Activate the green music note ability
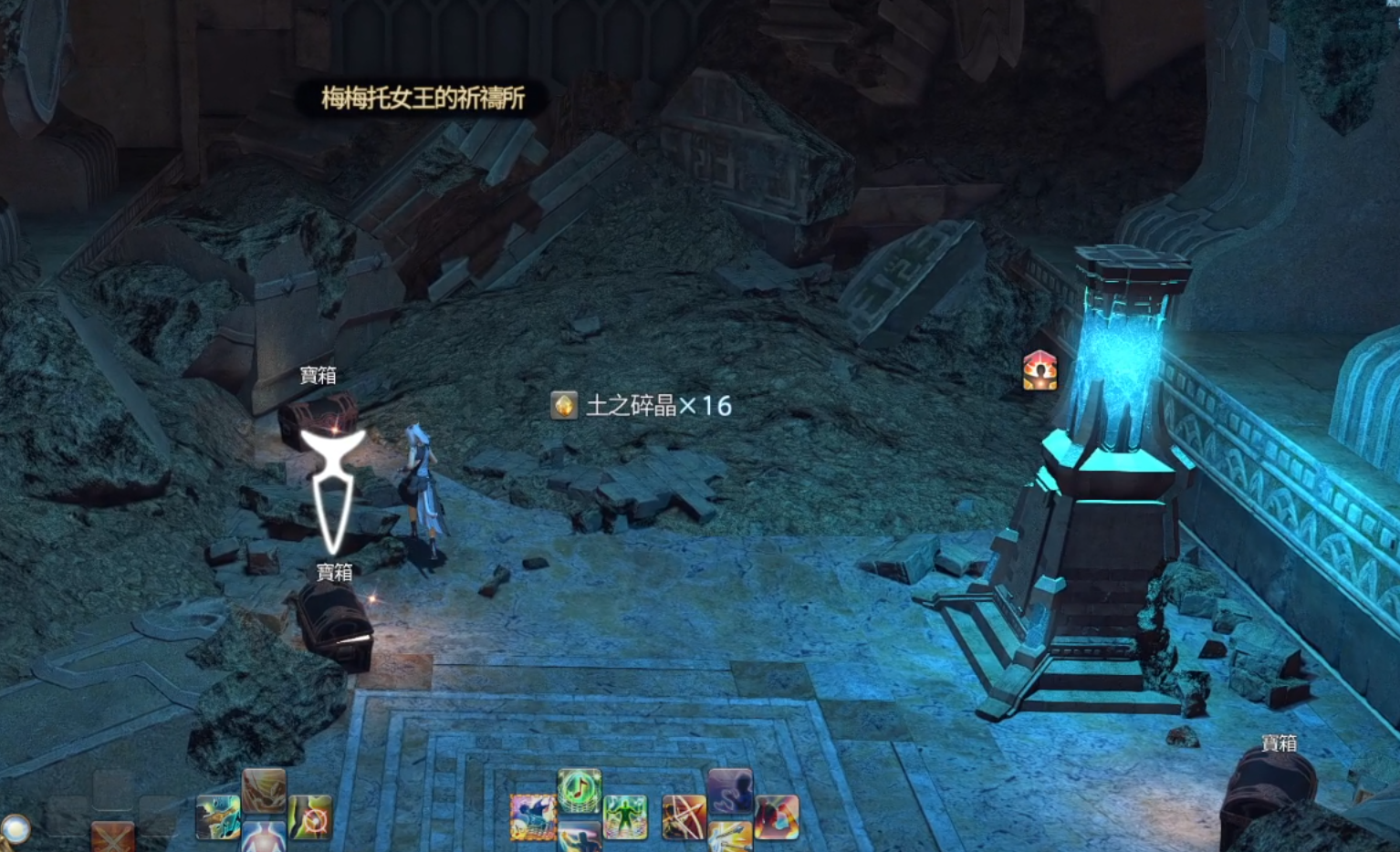 click(579, 789)
